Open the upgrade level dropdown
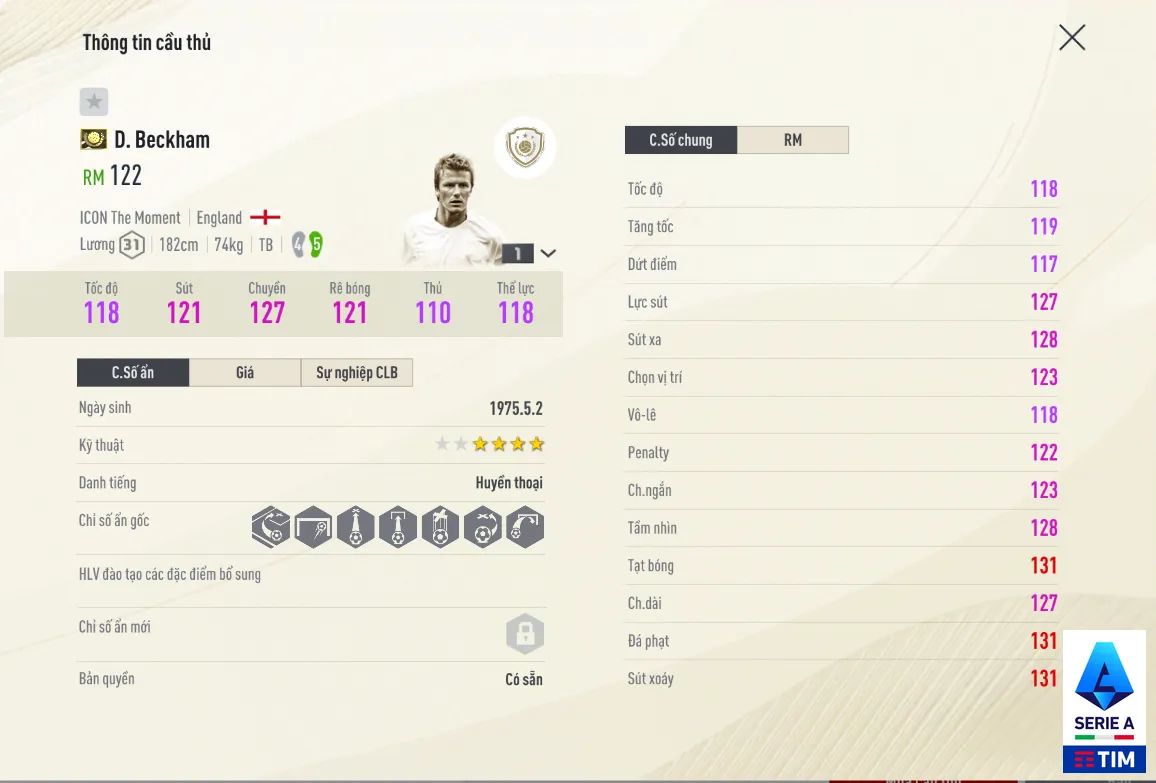 548,253
